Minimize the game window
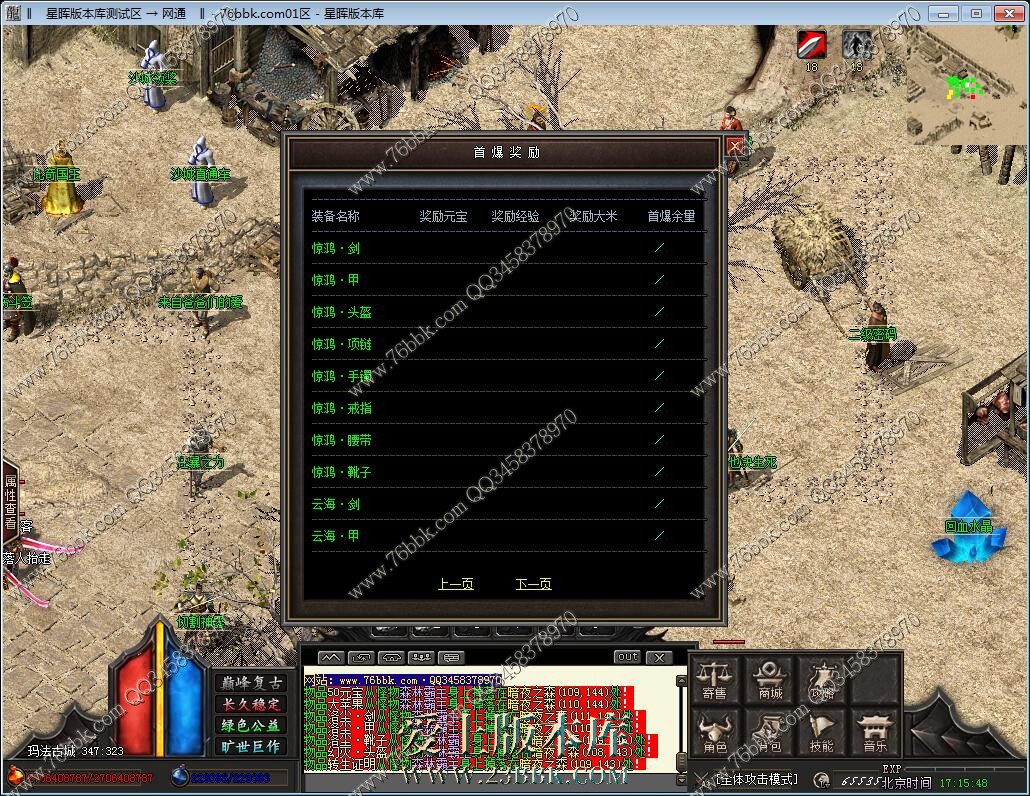Viewport: 1030px width, 796px height. pos(943,13)
